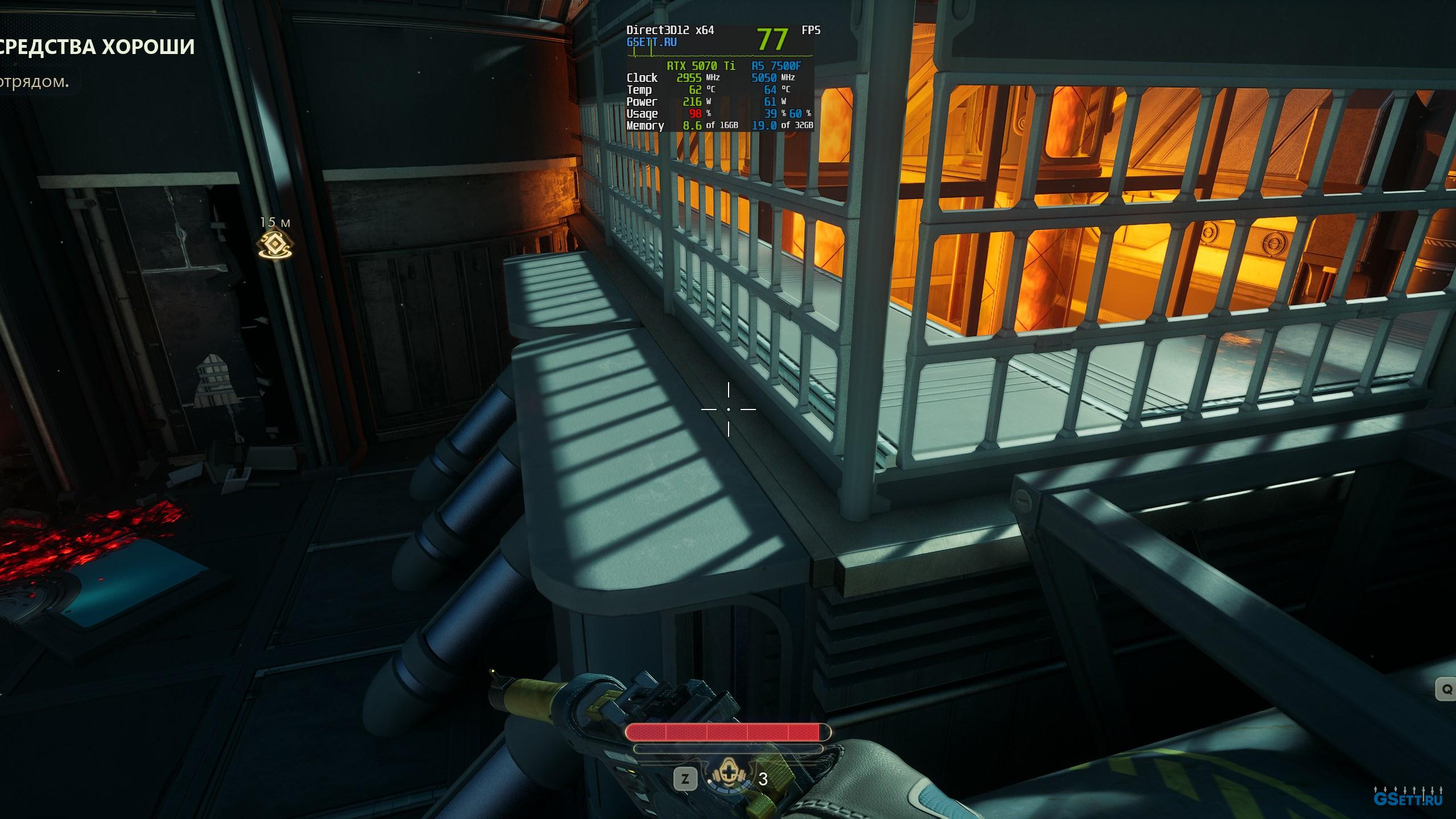Click the GSETT.RU link in the performance overlay

pos(651,42)
